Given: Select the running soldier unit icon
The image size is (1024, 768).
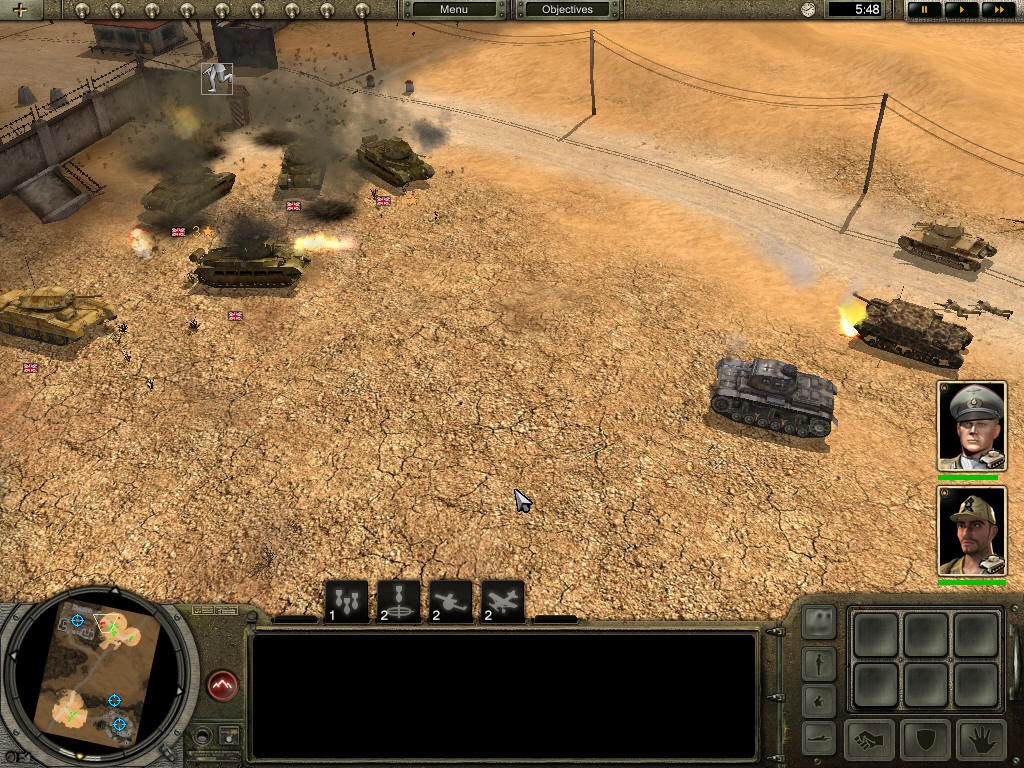Looking at the screenshot, I should click(x=217, y=78).
